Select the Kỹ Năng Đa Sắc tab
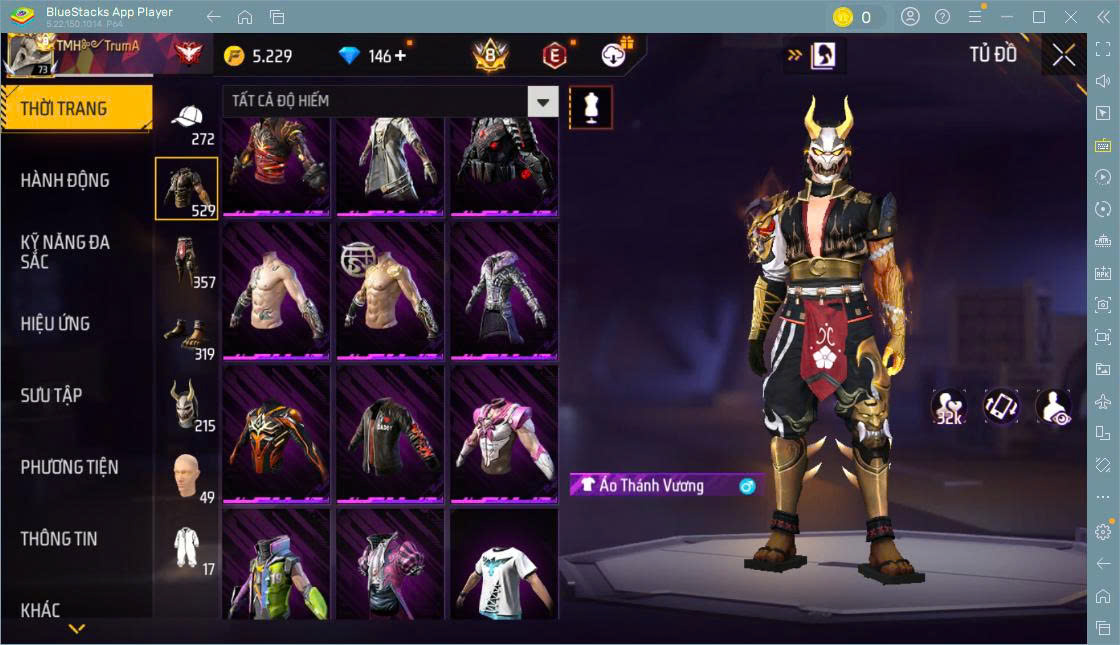This screenshot has width=1120, height=645. 65,252
